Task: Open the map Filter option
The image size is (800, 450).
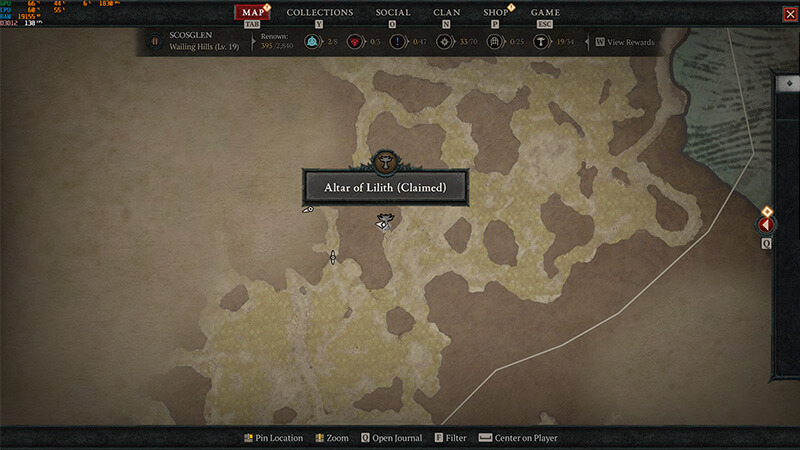Action: [451, 438]
